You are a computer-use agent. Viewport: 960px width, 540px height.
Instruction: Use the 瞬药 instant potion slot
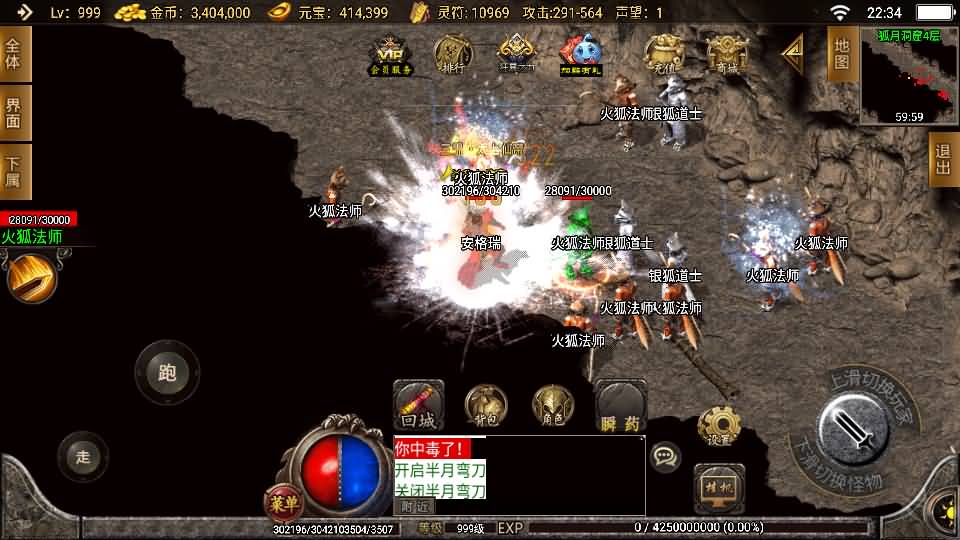tap(620, 406)
